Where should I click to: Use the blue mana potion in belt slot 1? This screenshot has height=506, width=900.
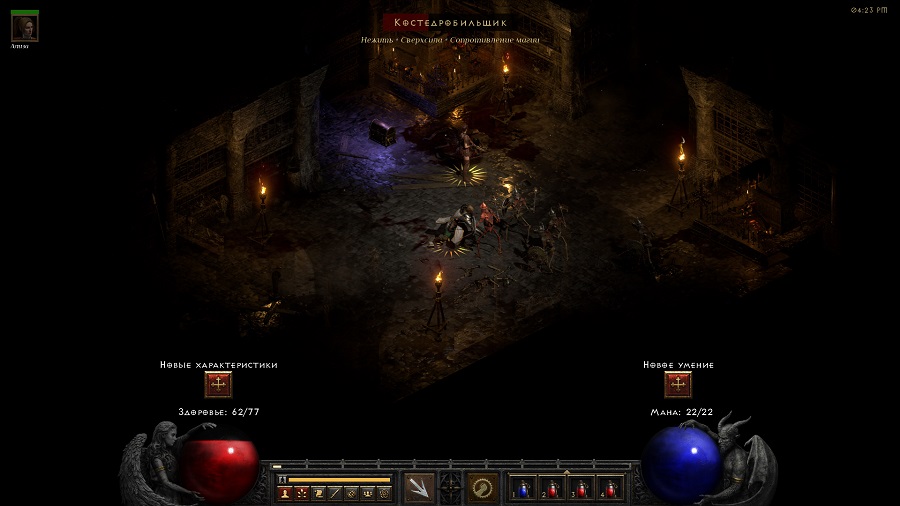coord(524,488)
